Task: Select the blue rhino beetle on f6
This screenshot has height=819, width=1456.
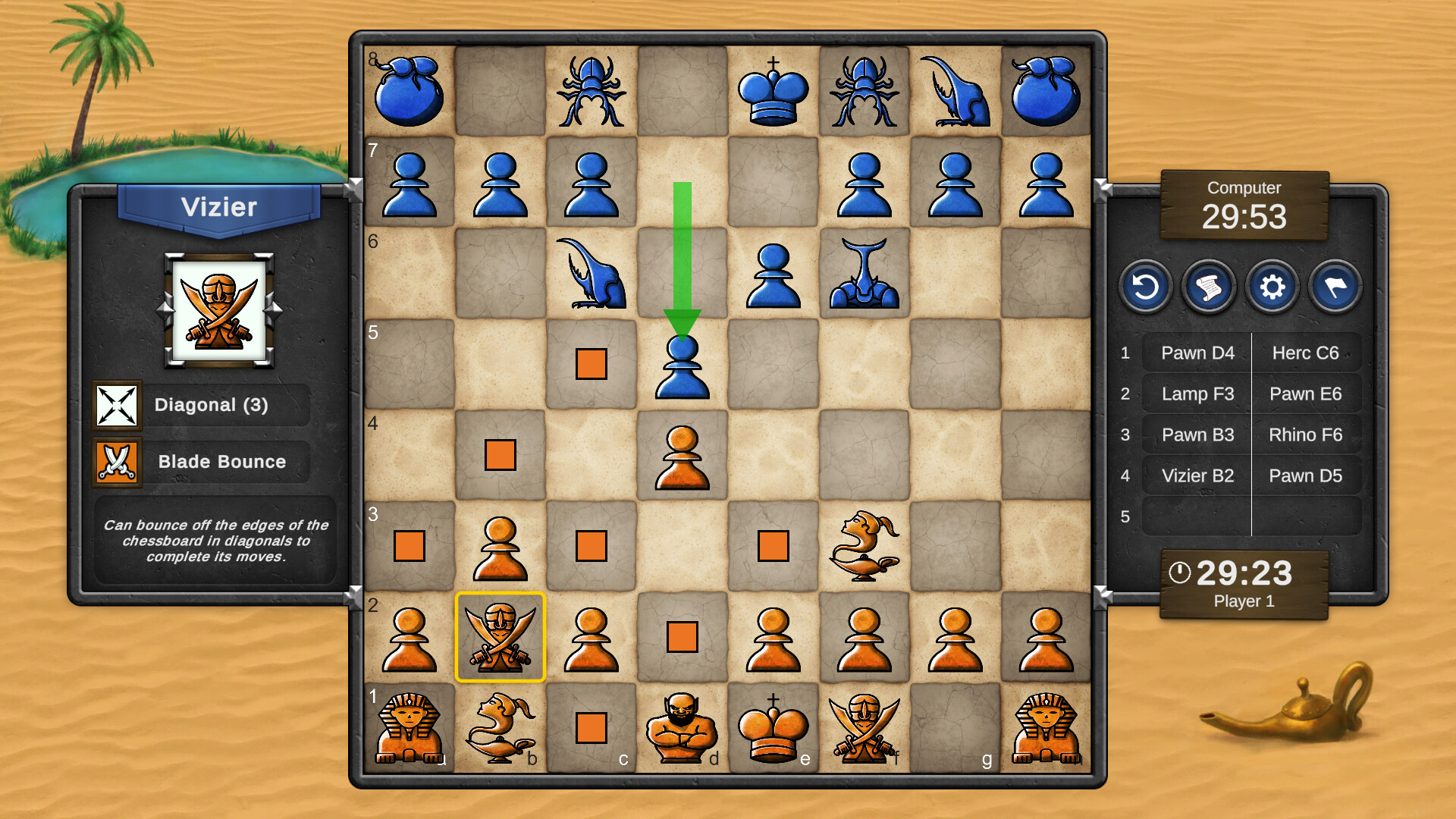Action: (x=864, y=273)
